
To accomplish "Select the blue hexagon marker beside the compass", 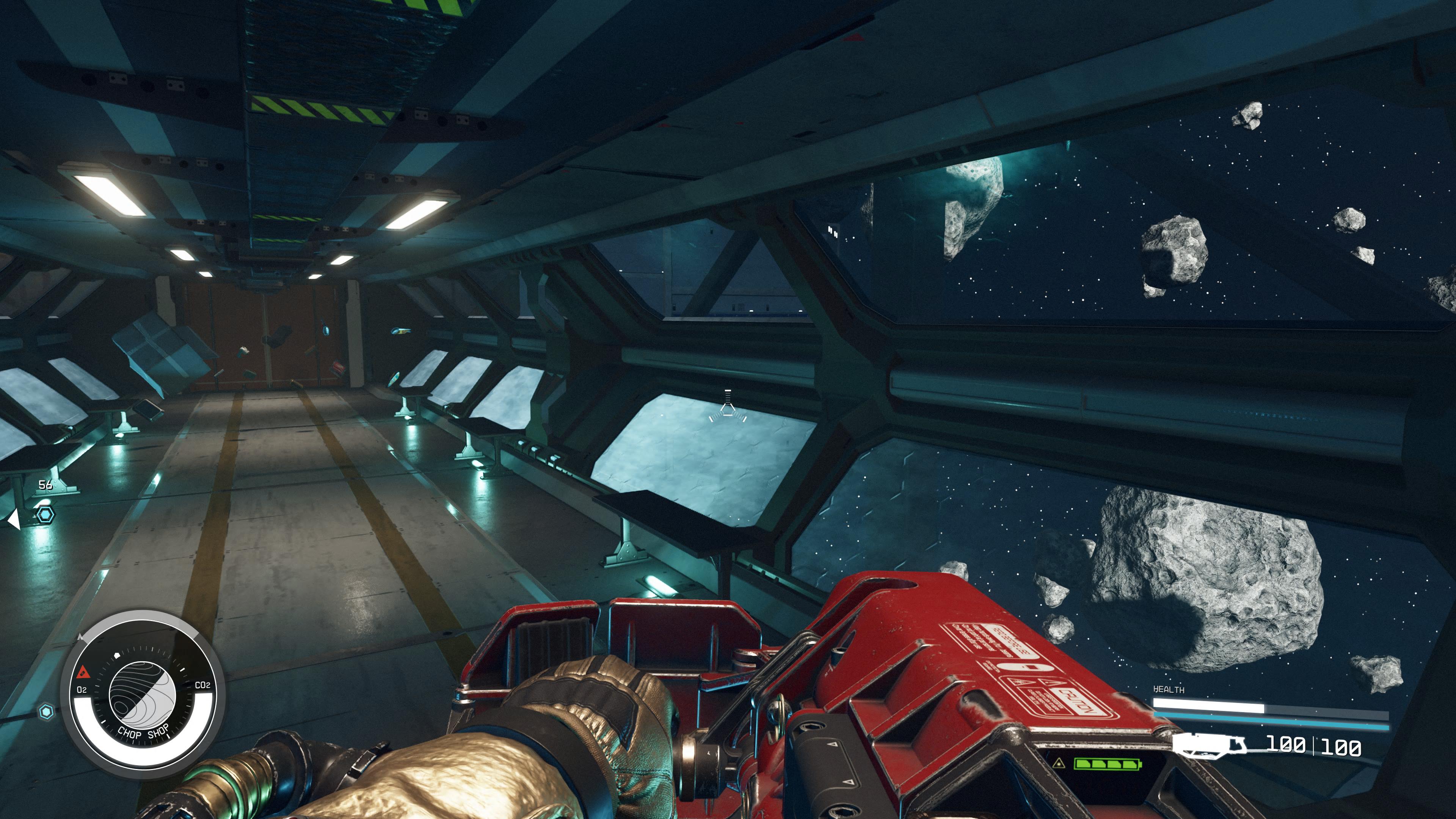I will click(46, 711).
